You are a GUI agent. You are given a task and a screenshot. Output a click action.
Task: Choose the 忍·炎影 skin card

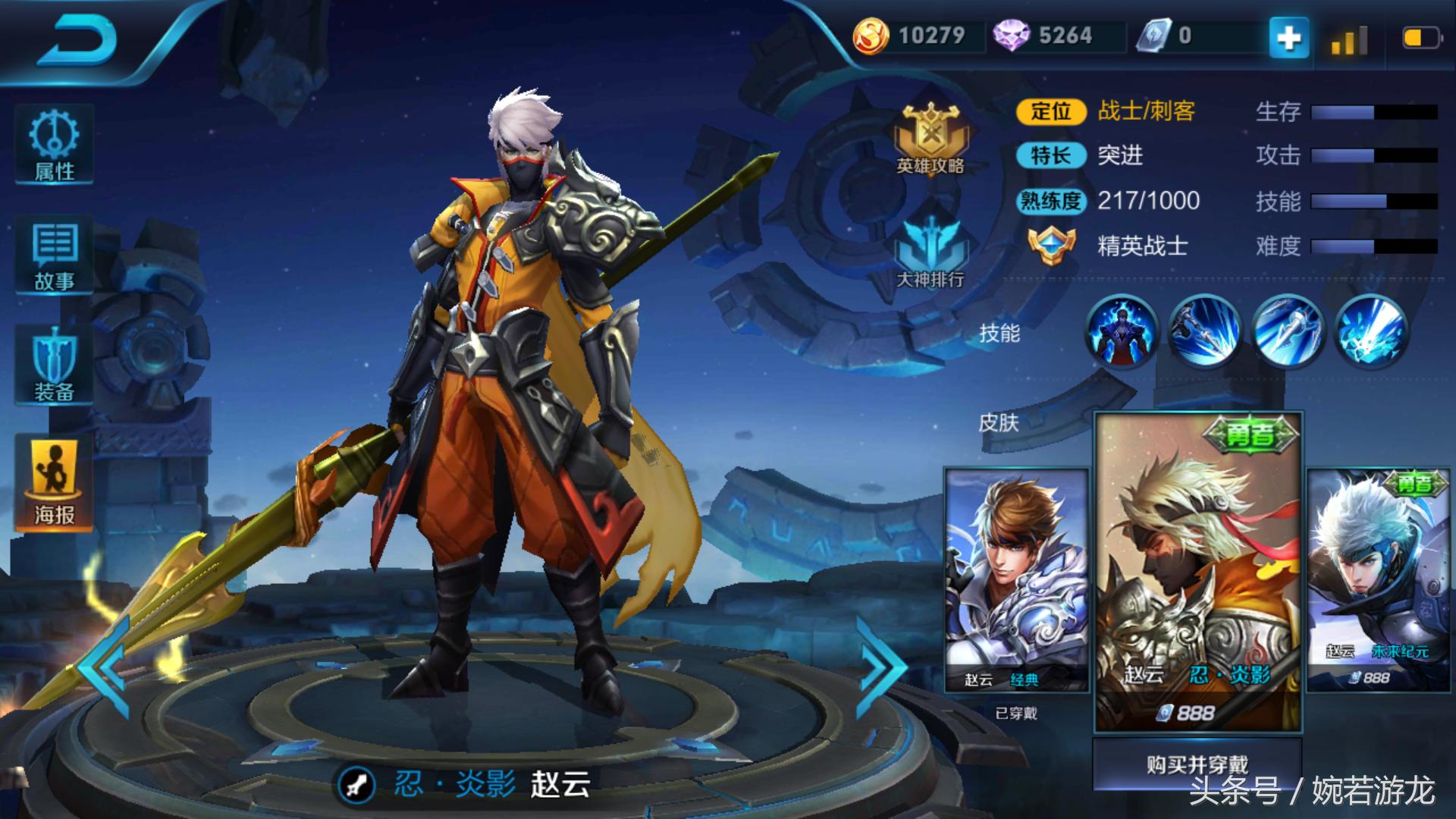(1197, 573)
